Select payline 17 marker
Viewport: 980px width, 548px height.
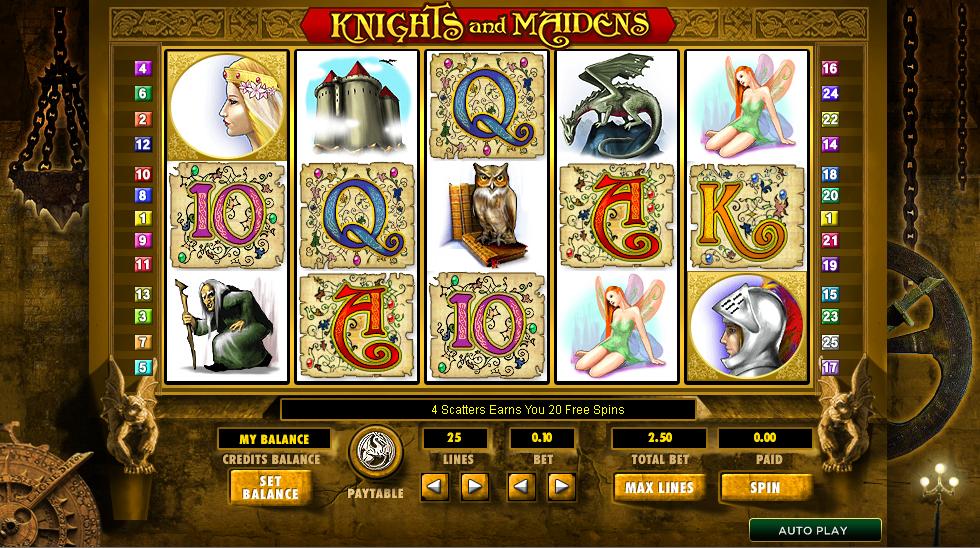tap(829, 367)
